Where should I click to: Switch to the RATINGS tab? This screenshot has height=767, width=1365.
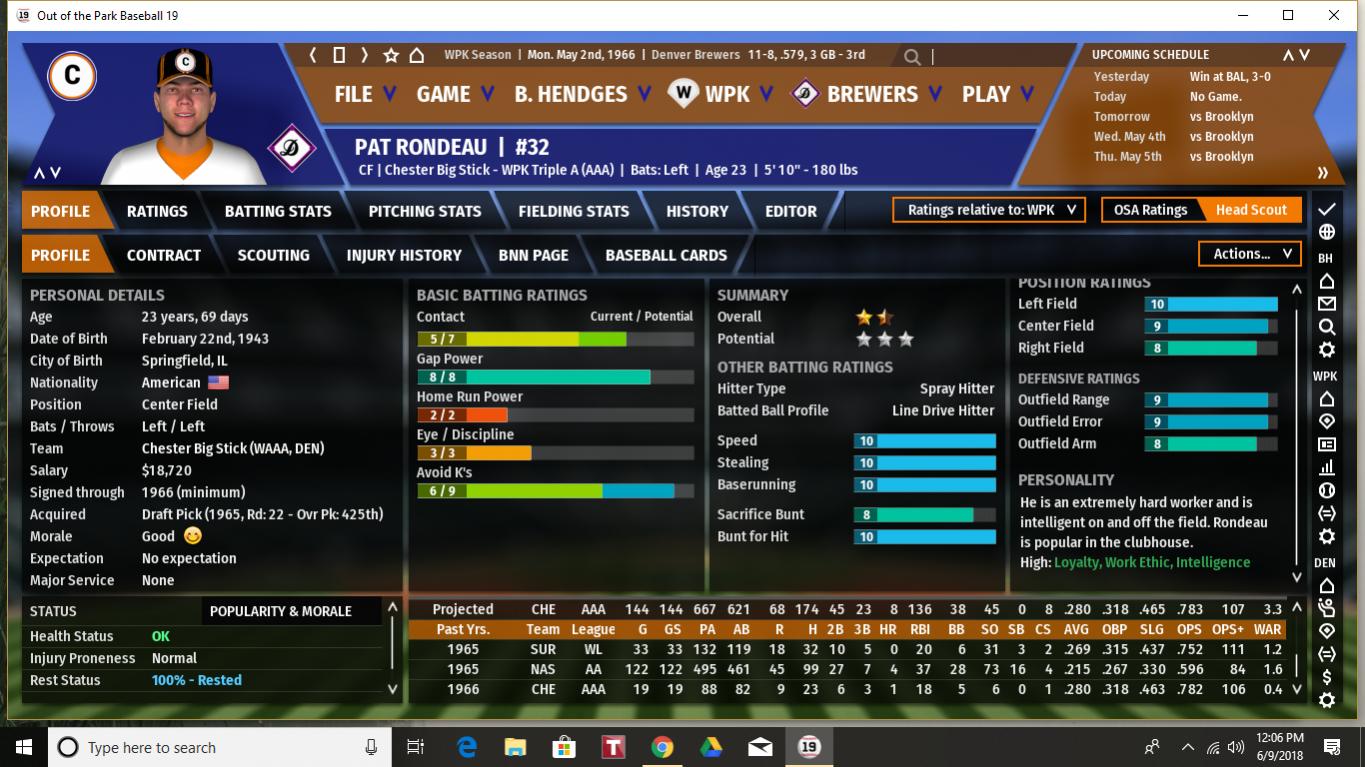[157, 211]
